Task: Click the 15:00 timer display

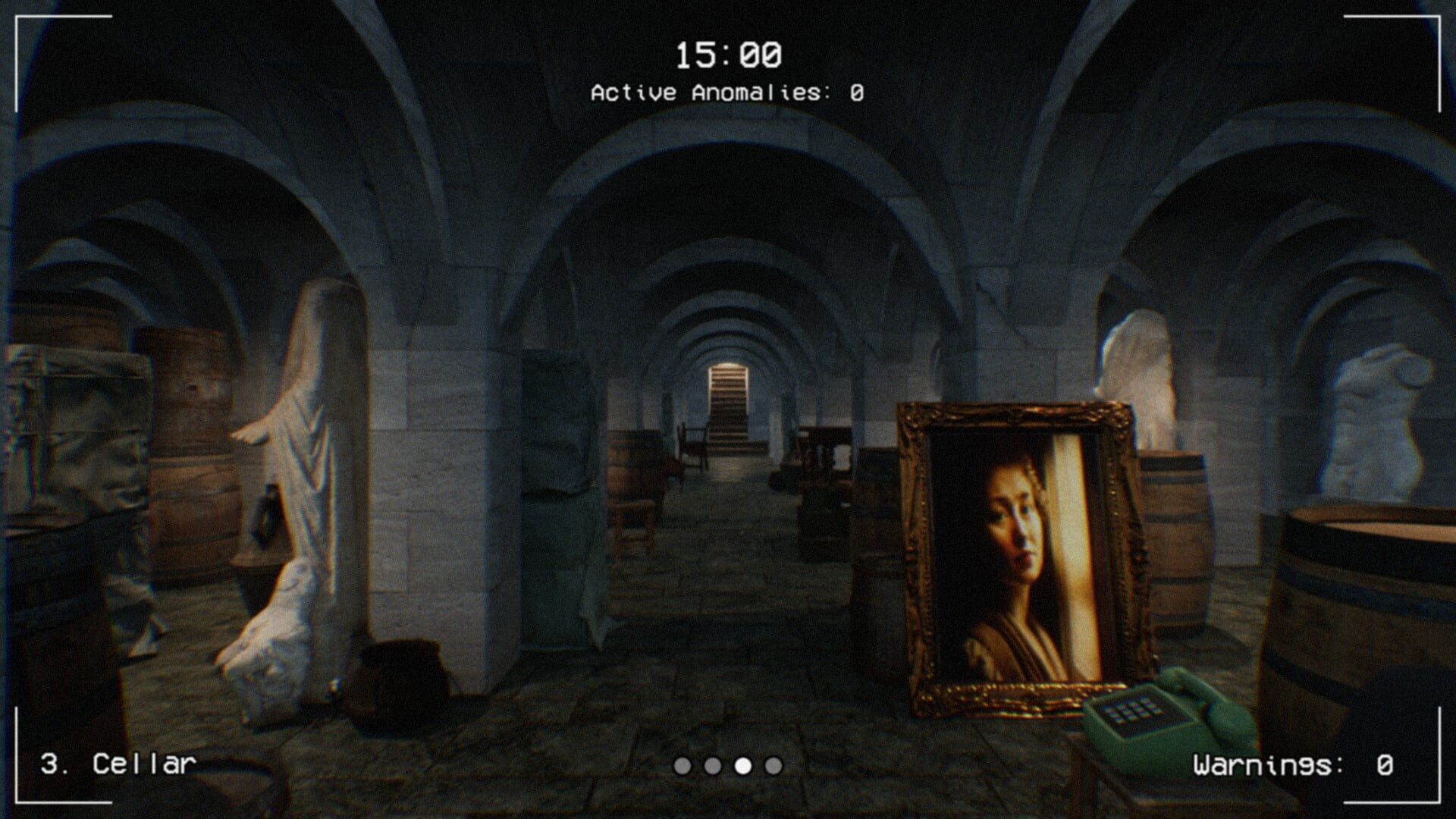Action: (x=727, y=53)
